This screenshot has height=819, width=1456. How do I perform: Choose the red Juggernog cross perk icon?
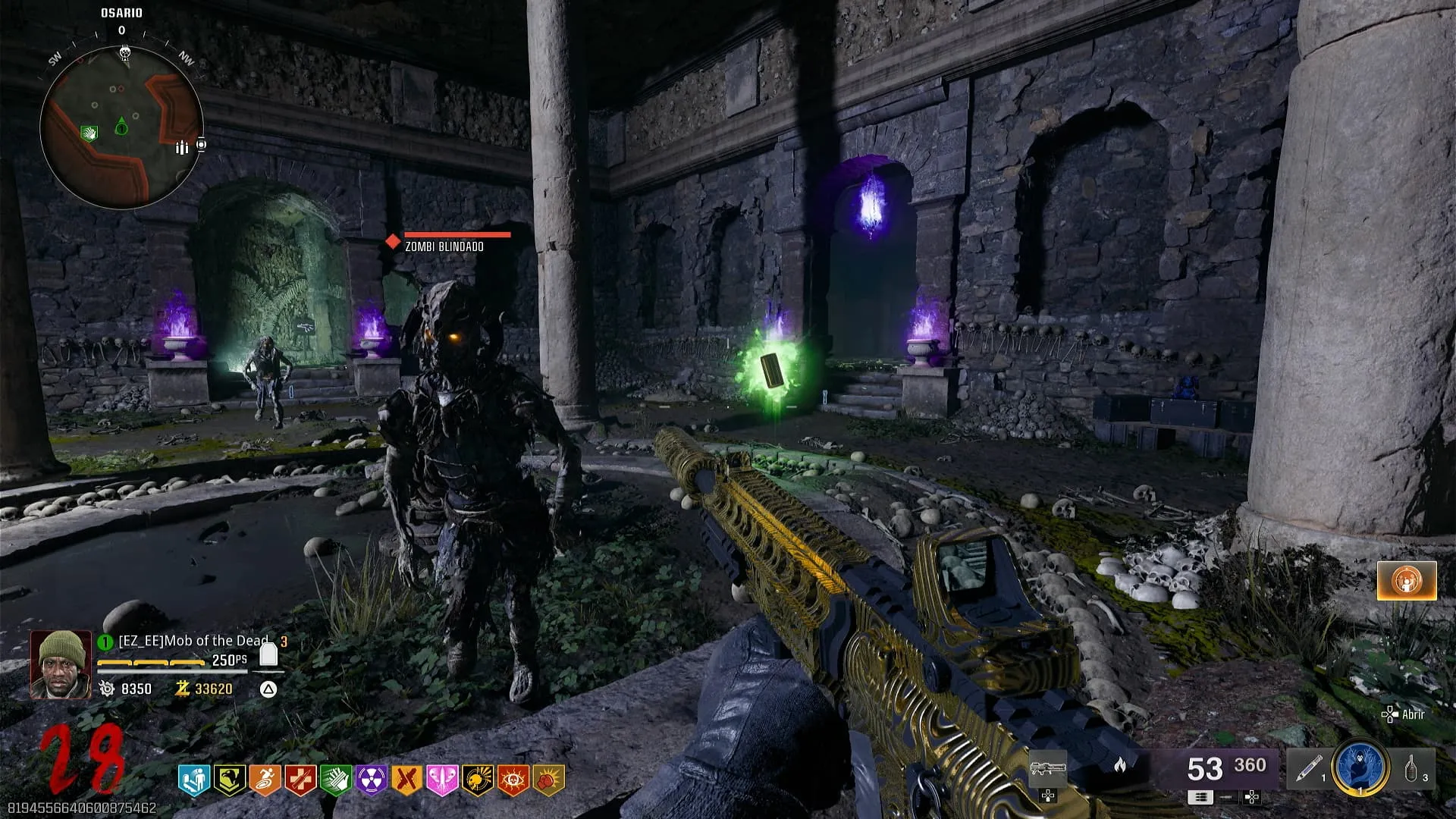300,780
